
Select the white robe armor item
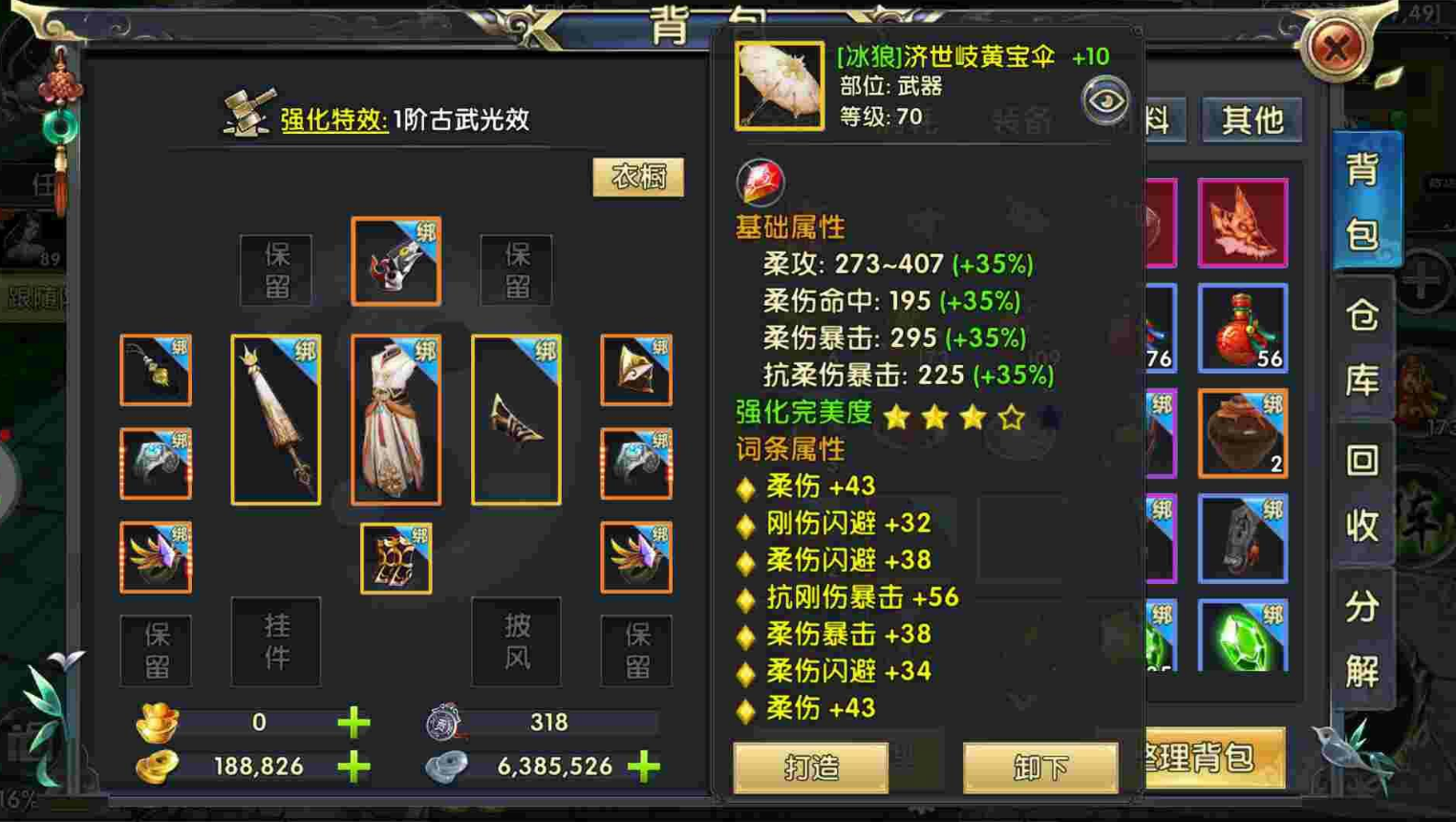[396, 418]
